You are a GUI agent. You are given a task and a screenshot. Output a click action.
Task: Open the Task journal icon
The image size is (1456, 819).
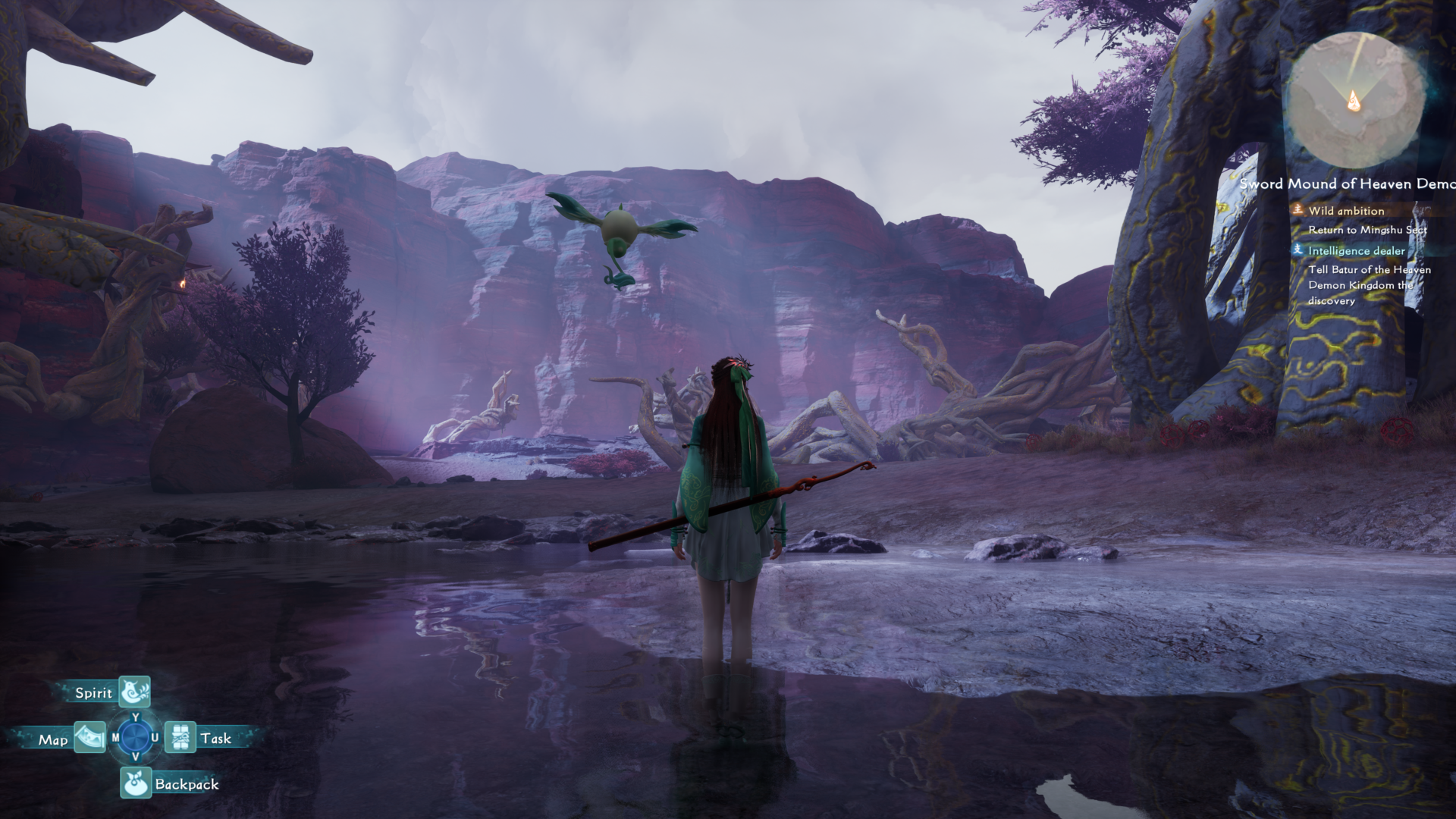pyautogui.click(x=180, y=737)
